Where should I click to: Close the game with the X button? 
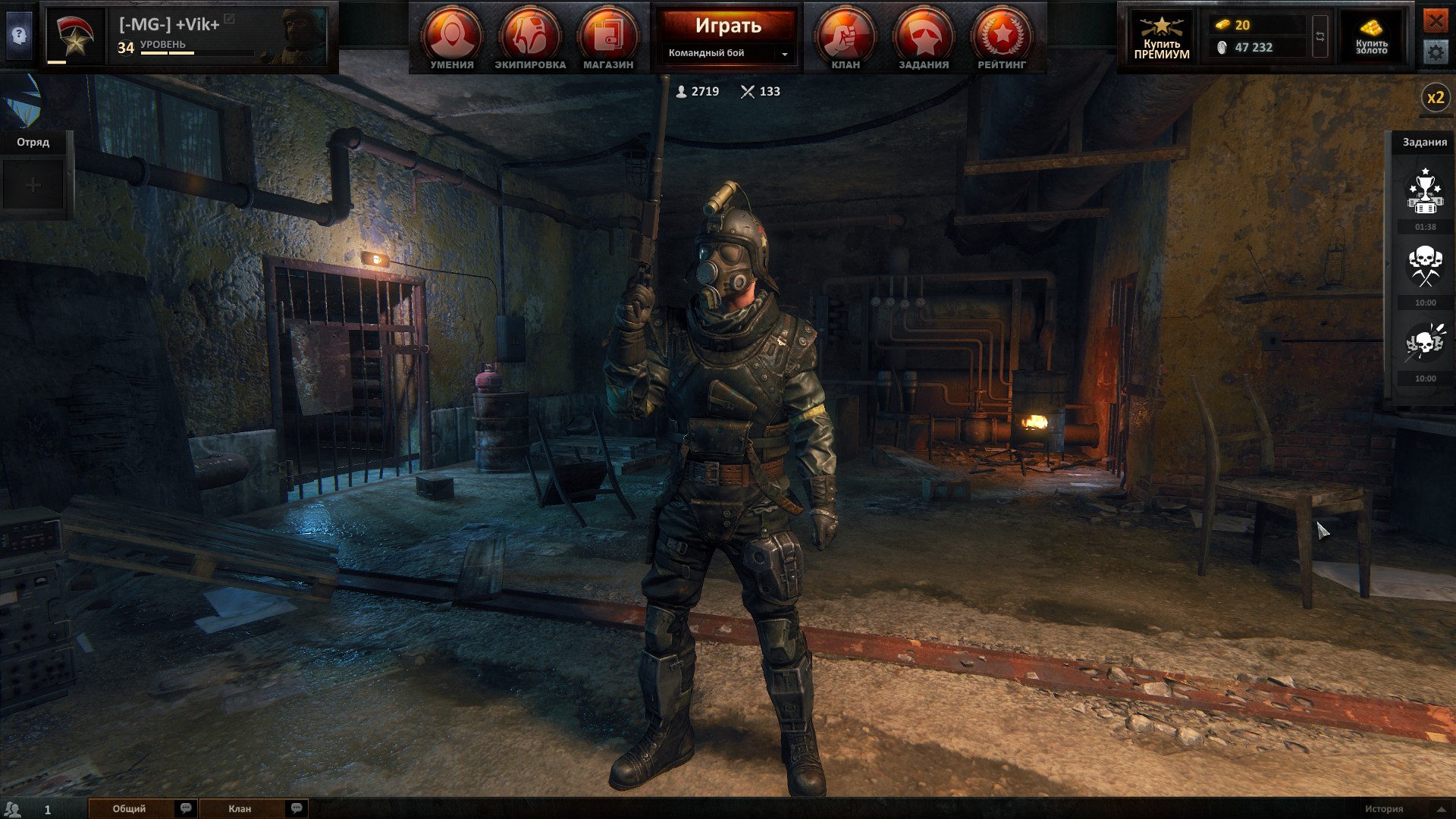click(1436, 20)
